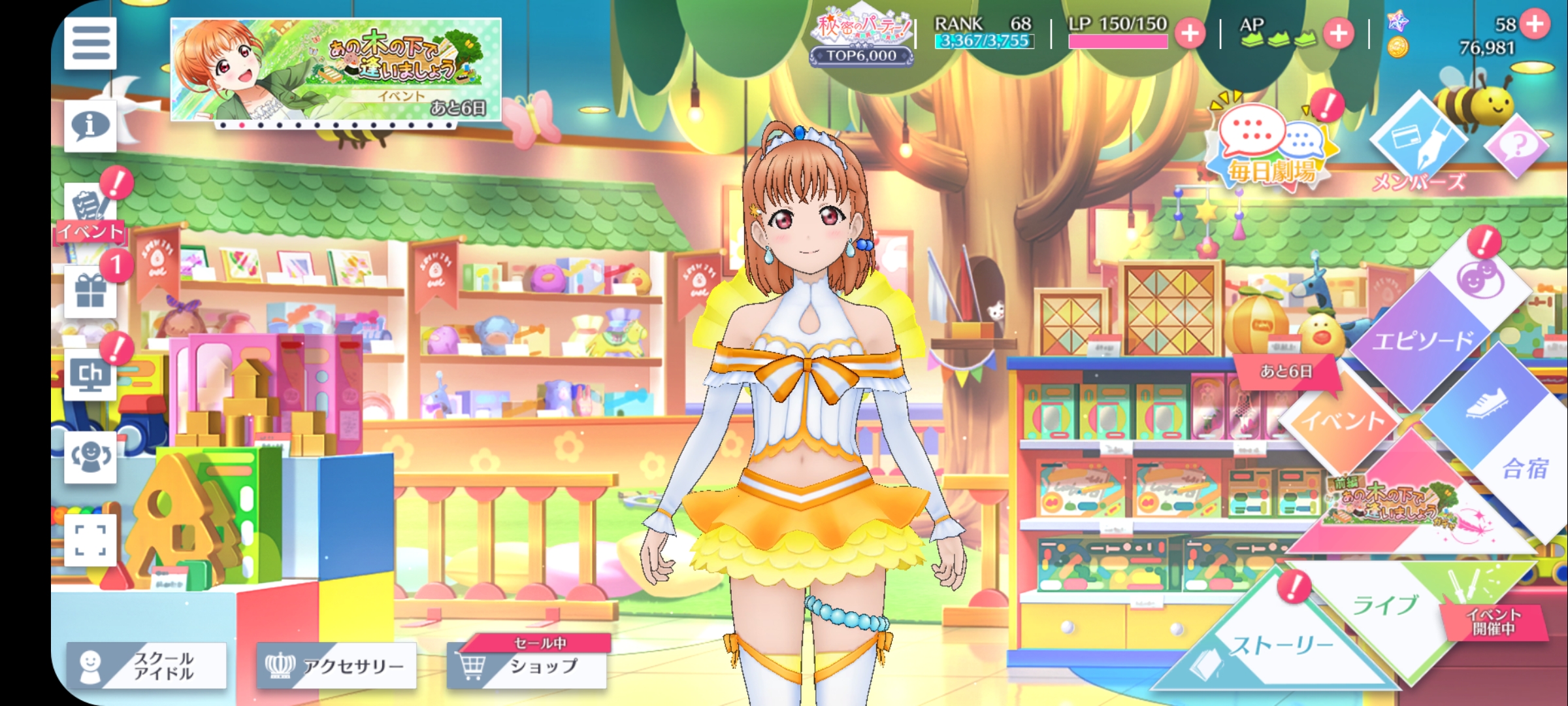This screenshot has width=1568, height=706.
Task: Select the orange イベント diamond tile
Action: pos(1343,418)
